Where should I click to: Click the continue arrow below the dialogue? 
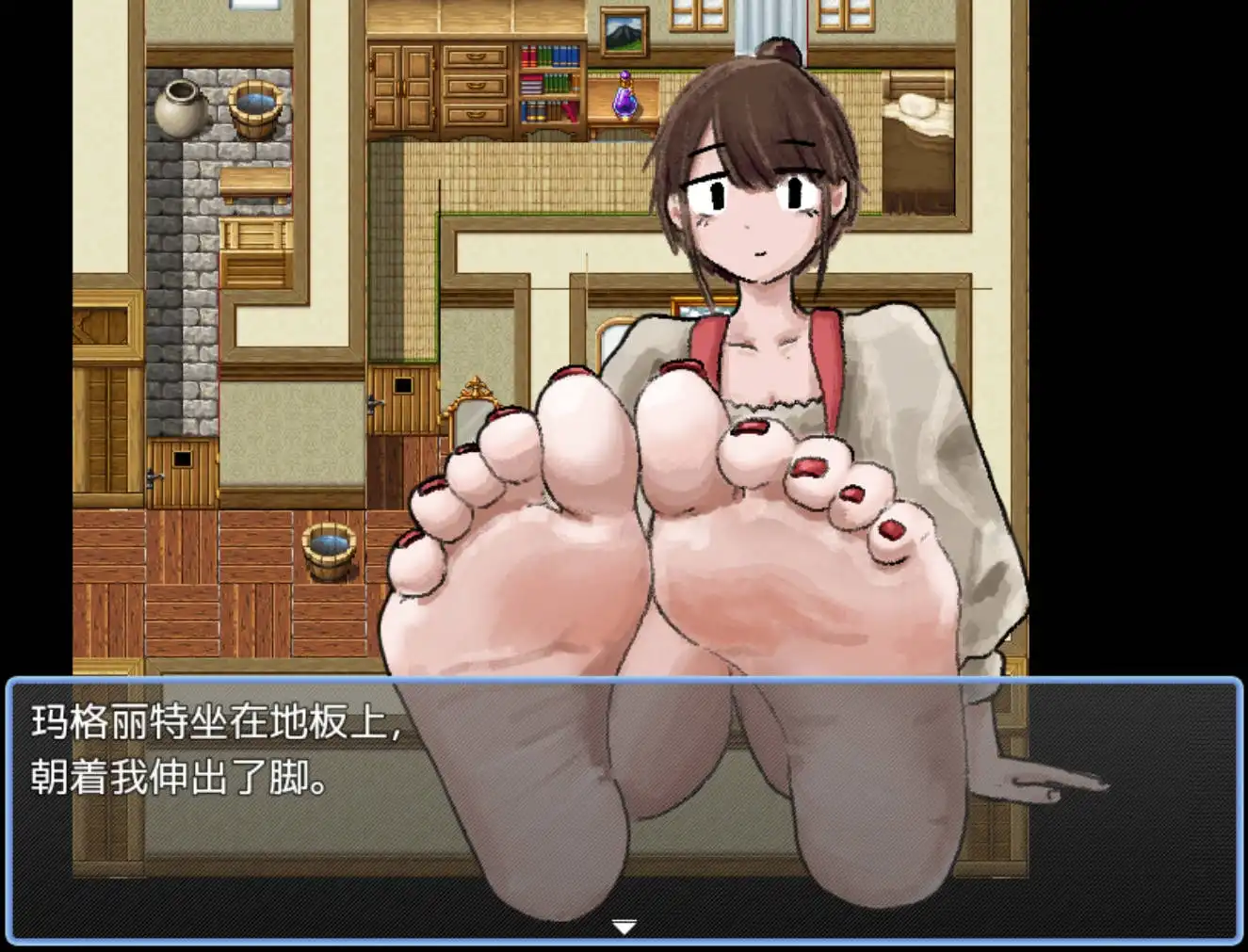(624, 927)
